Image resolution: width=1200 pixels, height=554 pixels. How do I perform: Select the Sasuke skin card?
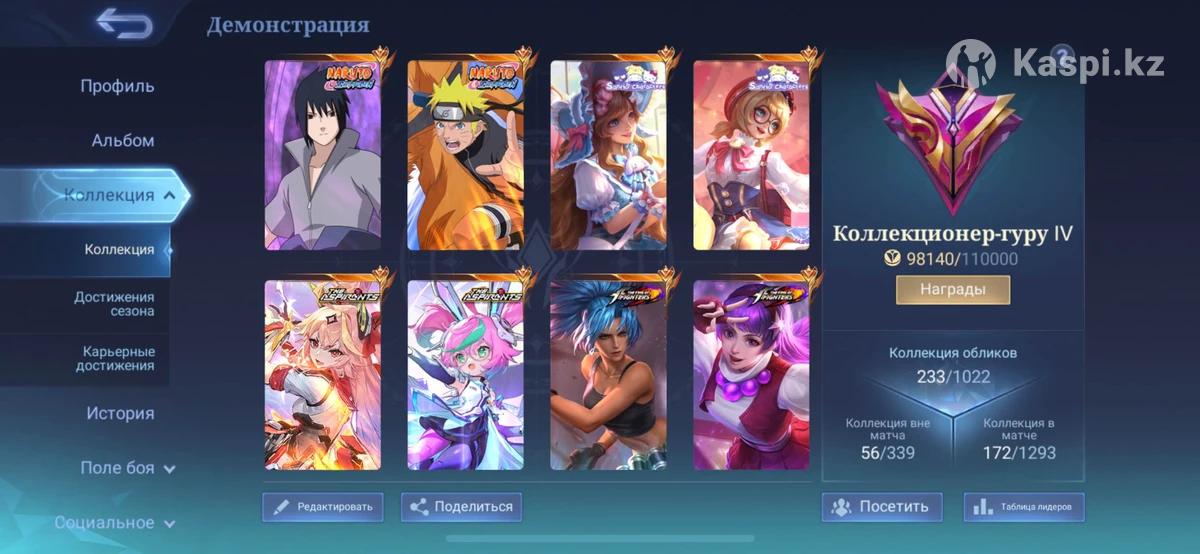[x=322, y=155]
